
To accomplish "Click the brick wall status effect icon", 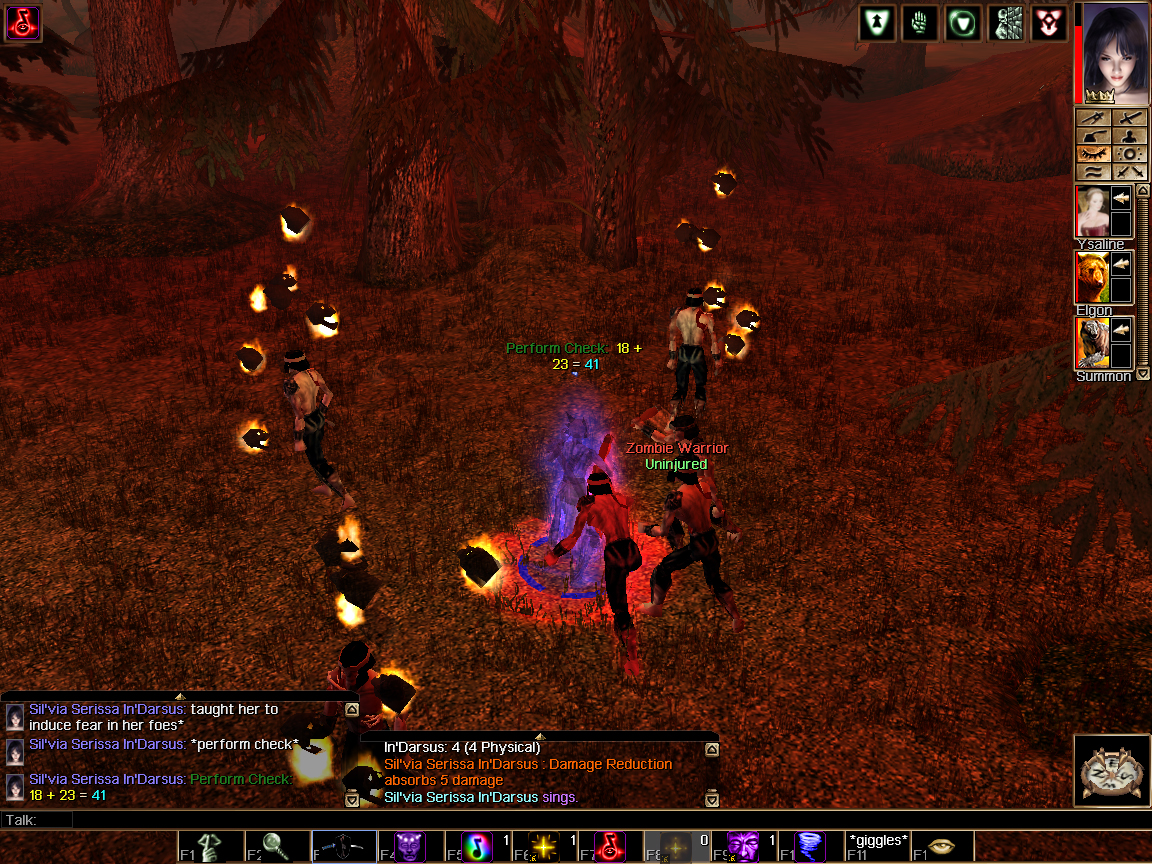I will click(x=1005, y=23).
